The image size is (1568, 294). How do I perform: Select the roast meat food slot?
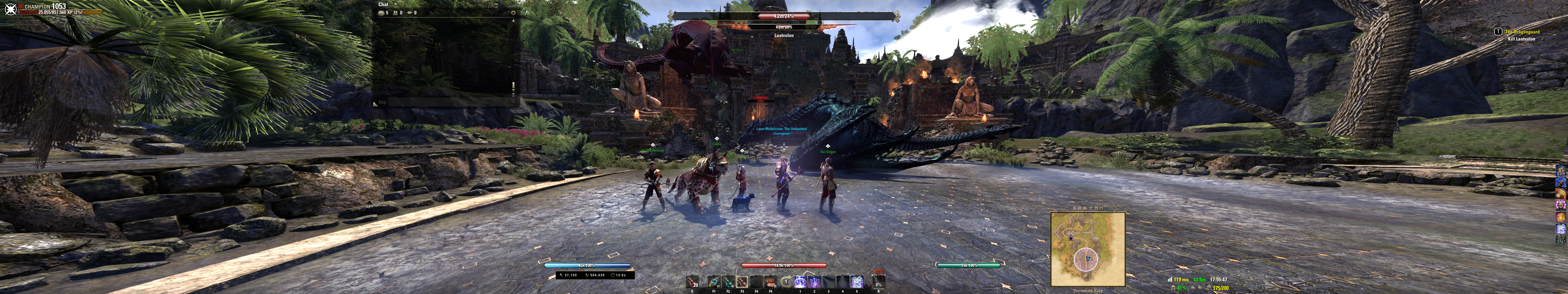[x=771, y=282]
